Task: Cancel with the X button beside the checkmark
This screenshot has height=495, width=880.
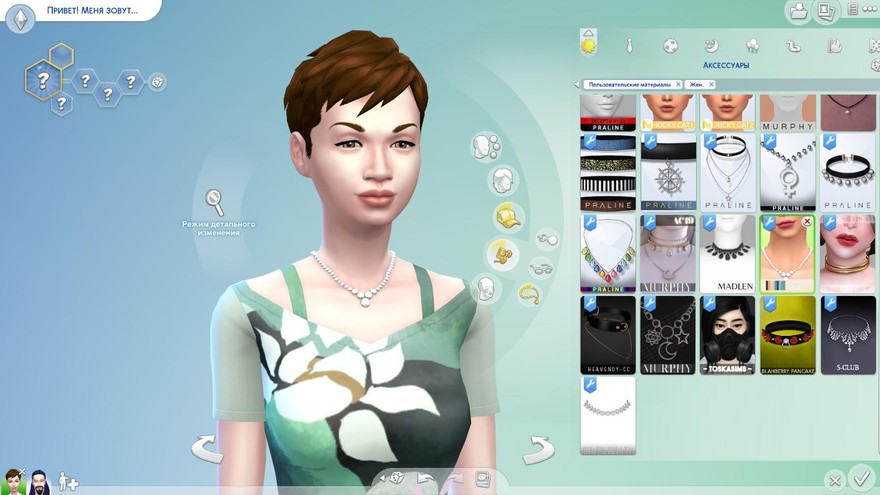Action: point(835,481)
